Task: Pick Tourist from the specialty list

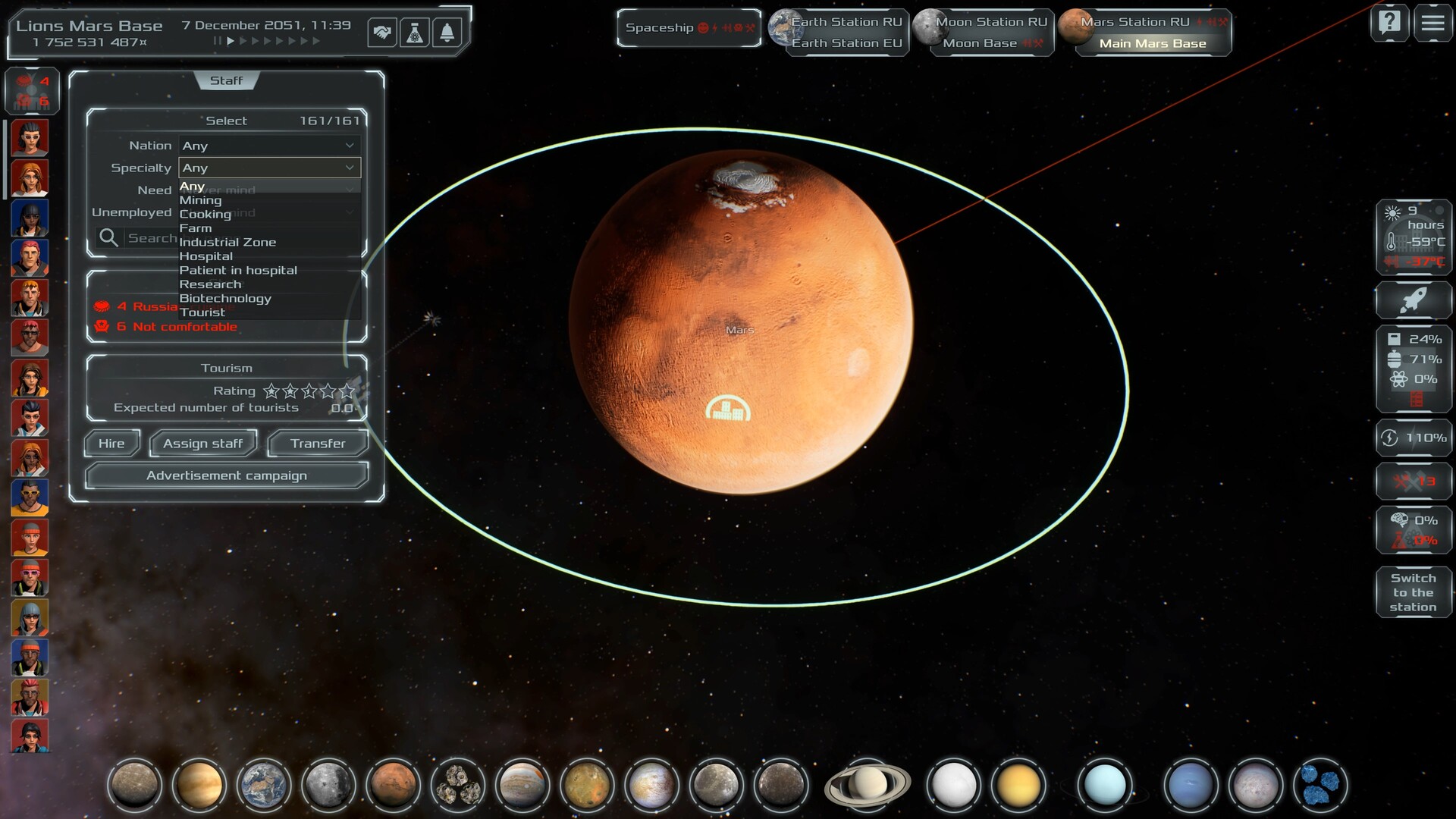Action: [x=202, y=312]
